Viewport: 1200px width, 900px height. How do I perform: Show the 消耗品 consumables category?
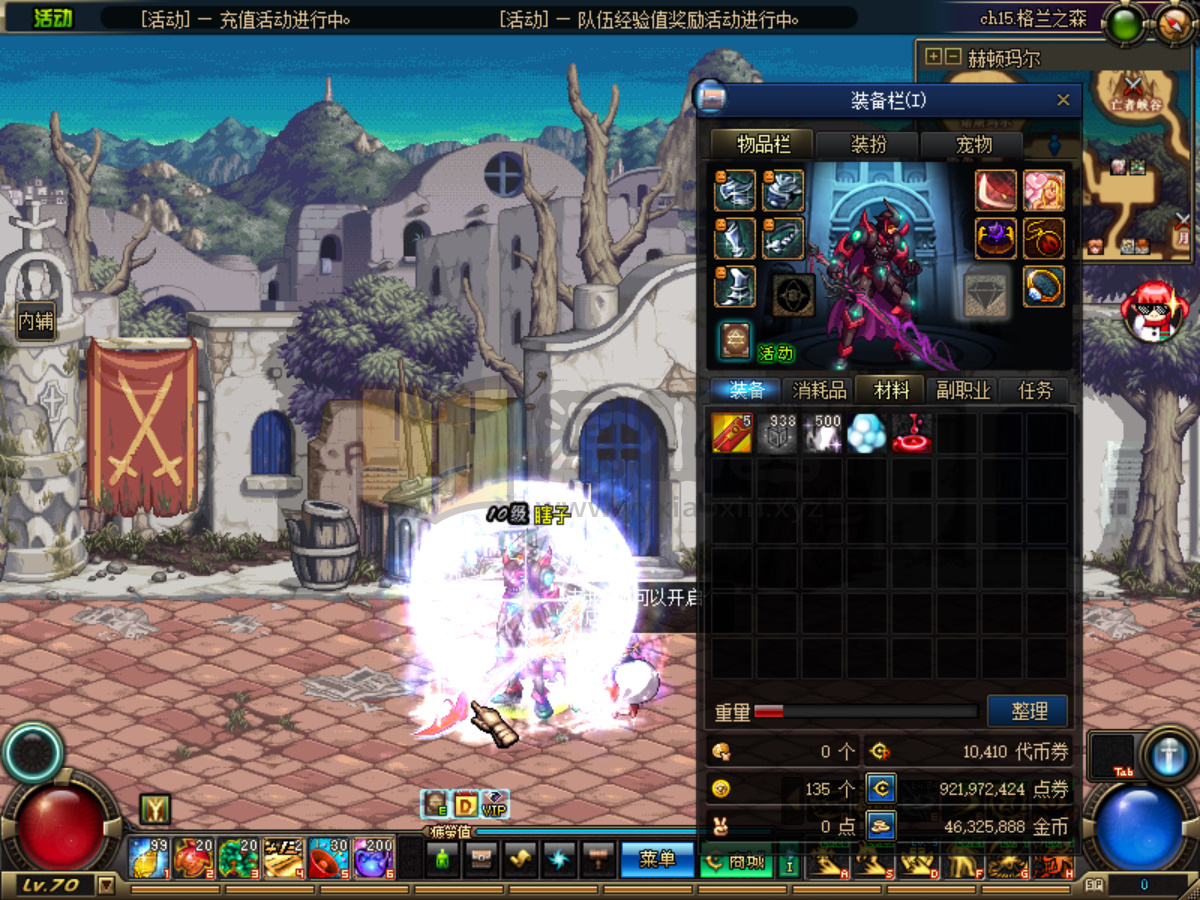[x=819, y=390]
